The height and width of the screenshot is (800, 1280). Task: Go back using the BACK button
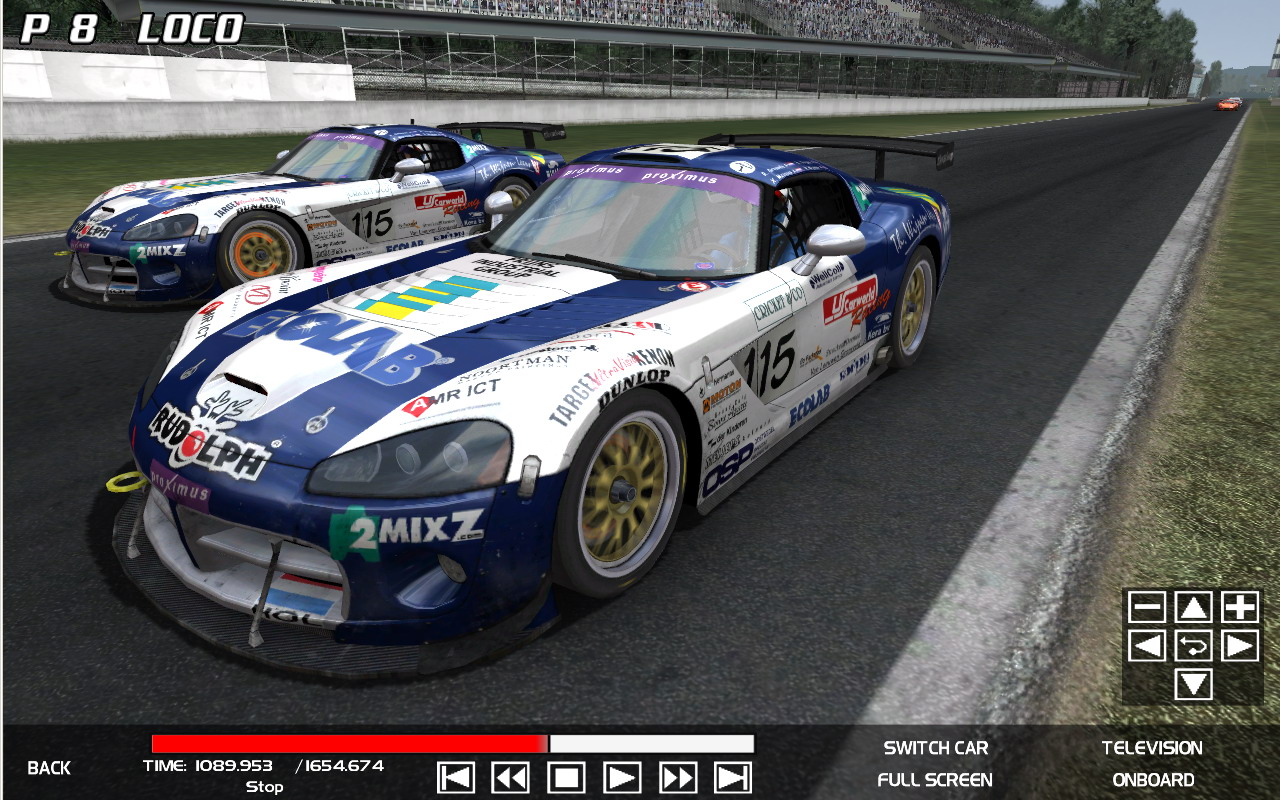pos(49,768)
